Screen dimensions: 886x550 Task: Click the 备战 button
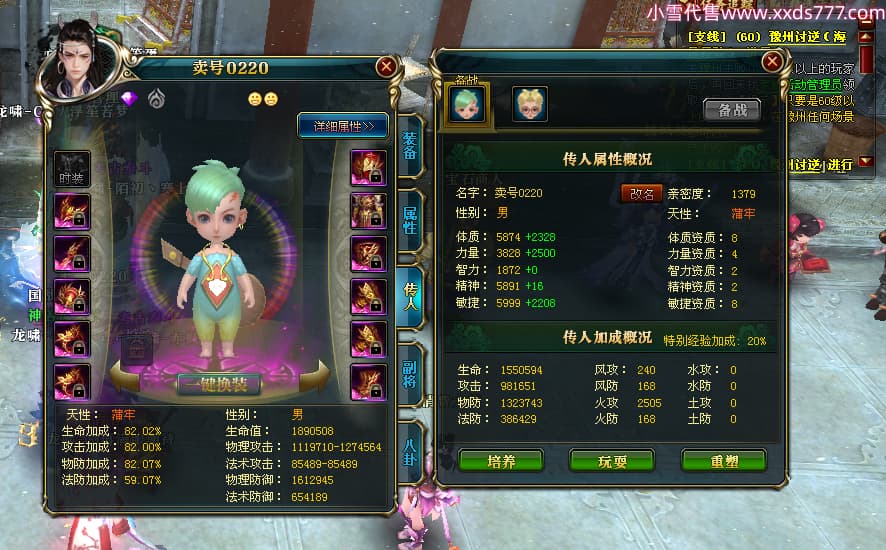coord(732,110)
